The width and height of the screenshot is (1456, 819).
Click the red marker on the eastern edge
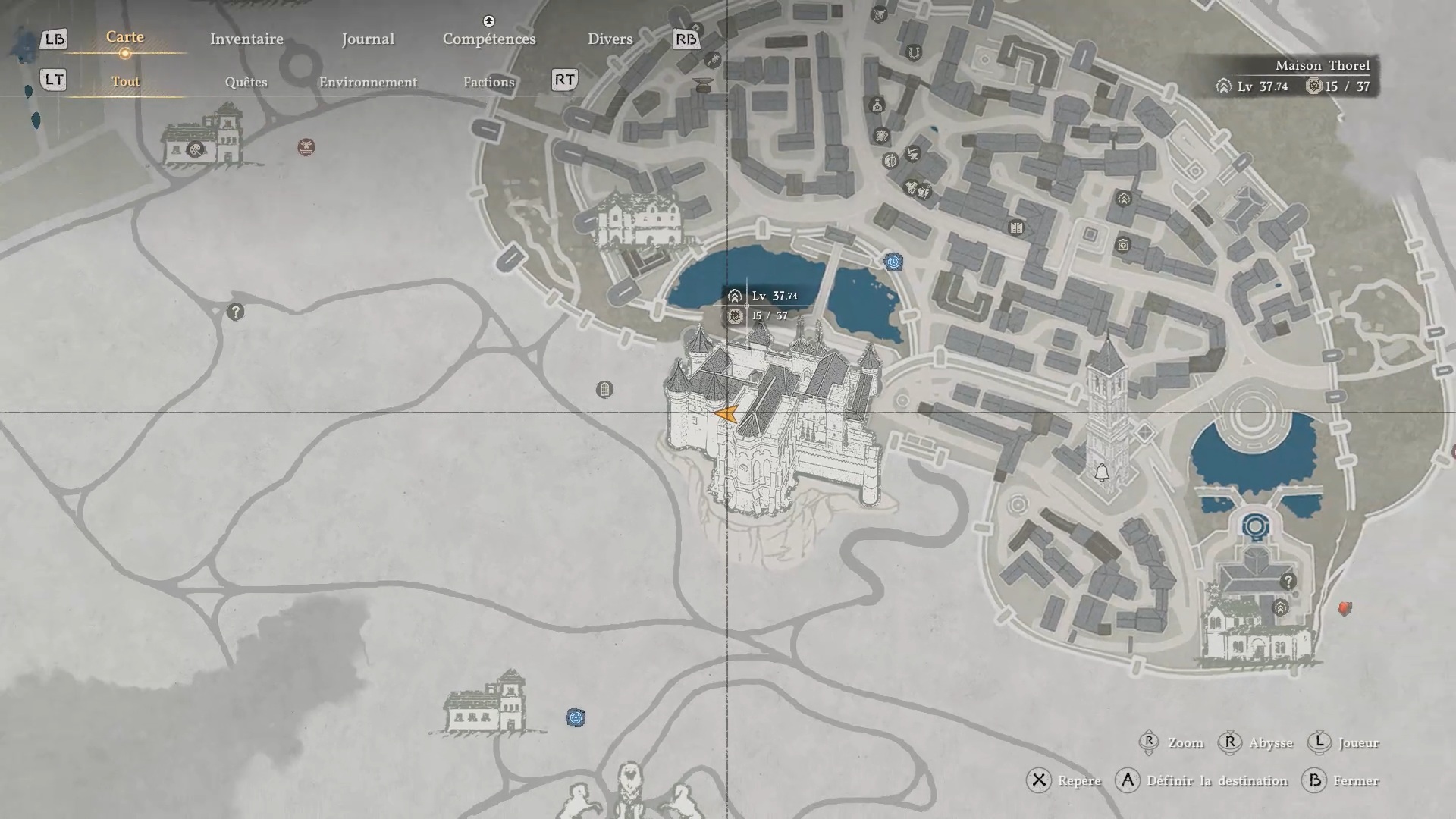[x=1345, y=608]
